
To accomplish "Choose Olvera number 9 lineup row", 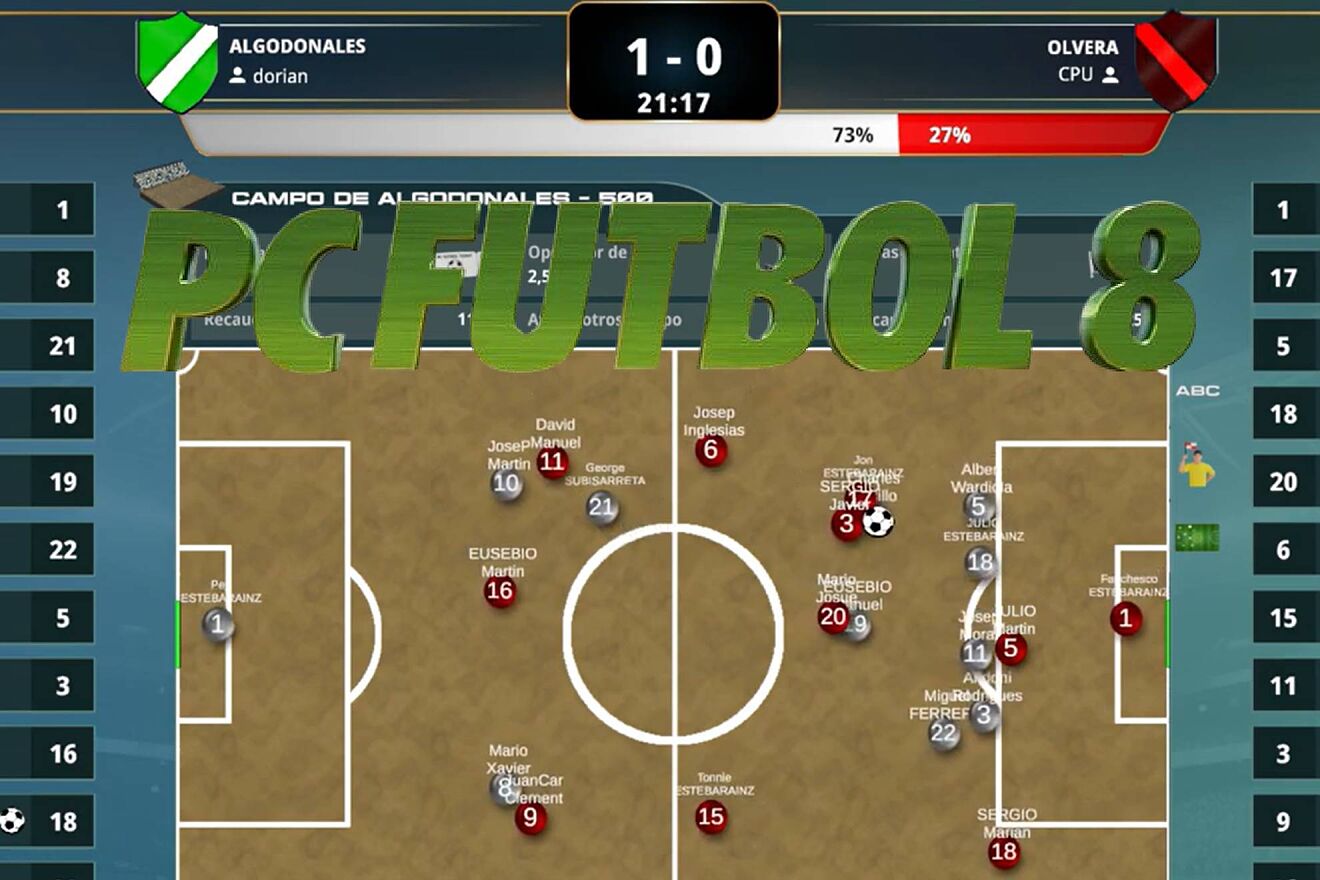I will click(1283, 822).
